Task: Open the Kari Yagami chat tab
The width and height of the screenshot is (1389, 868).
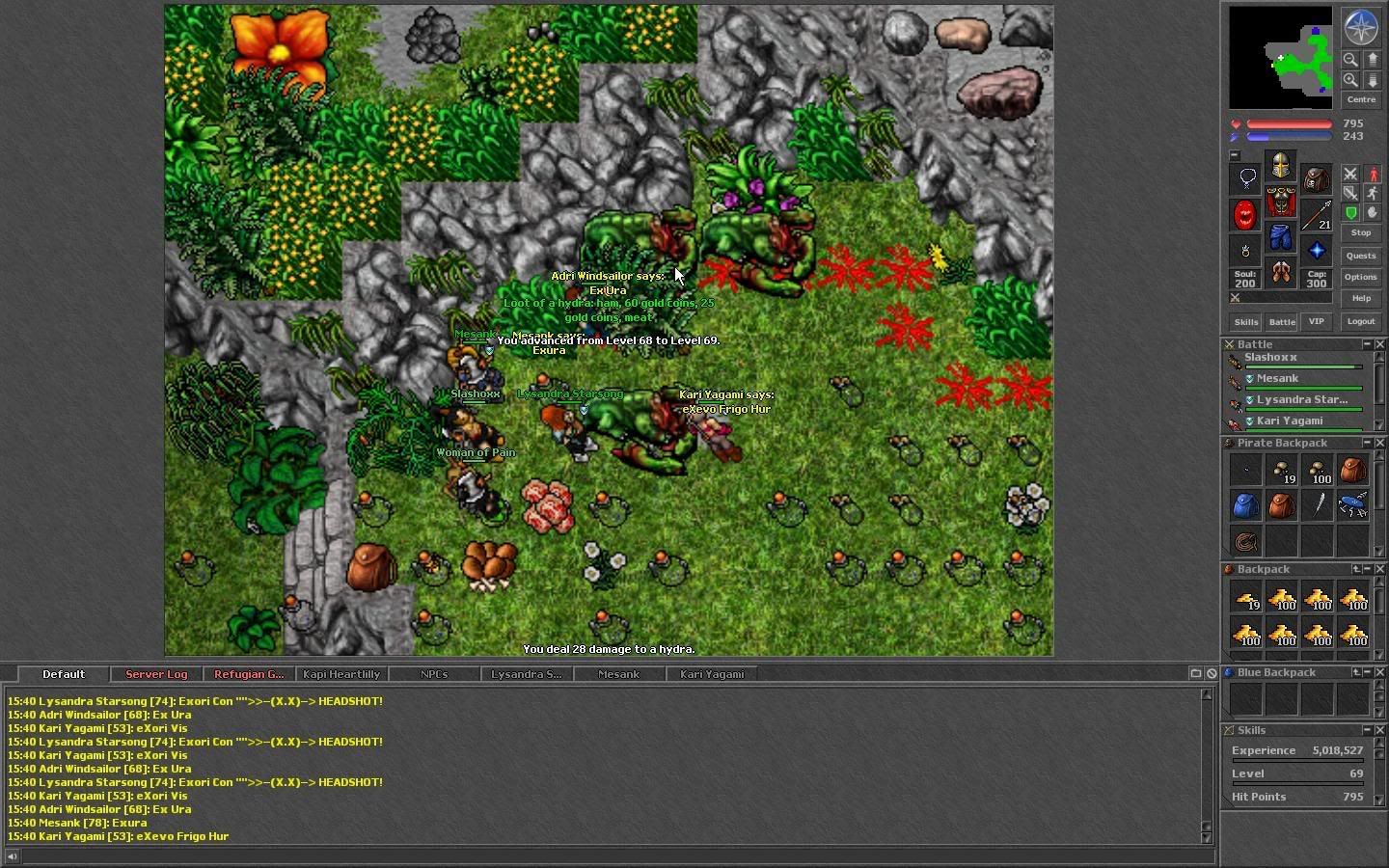Action: coord(711,673)
